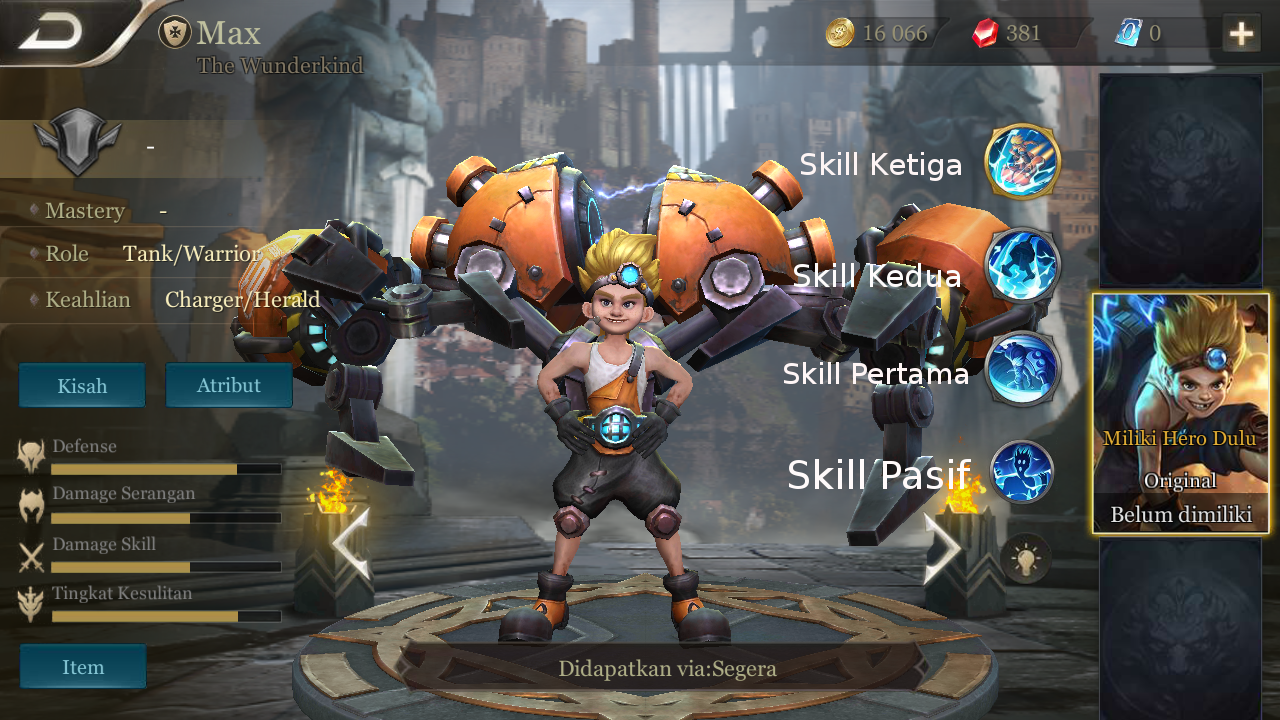1280x720 pixels.
Task: Switch to the next hero arrow
Action: tap(942, 548)
